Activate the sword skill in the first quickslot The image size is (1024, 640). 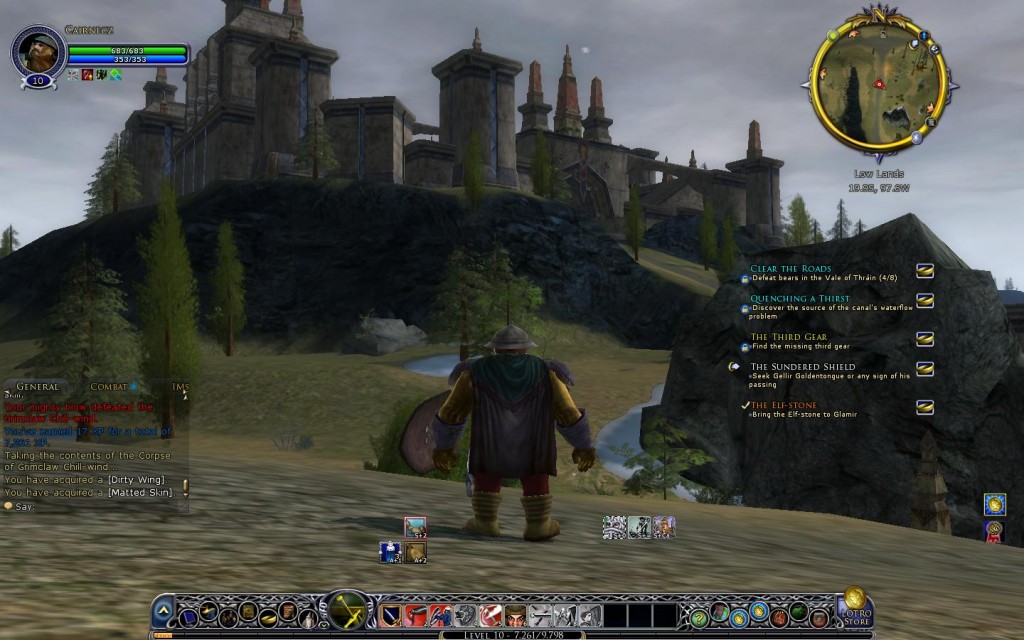coord(391,613)
